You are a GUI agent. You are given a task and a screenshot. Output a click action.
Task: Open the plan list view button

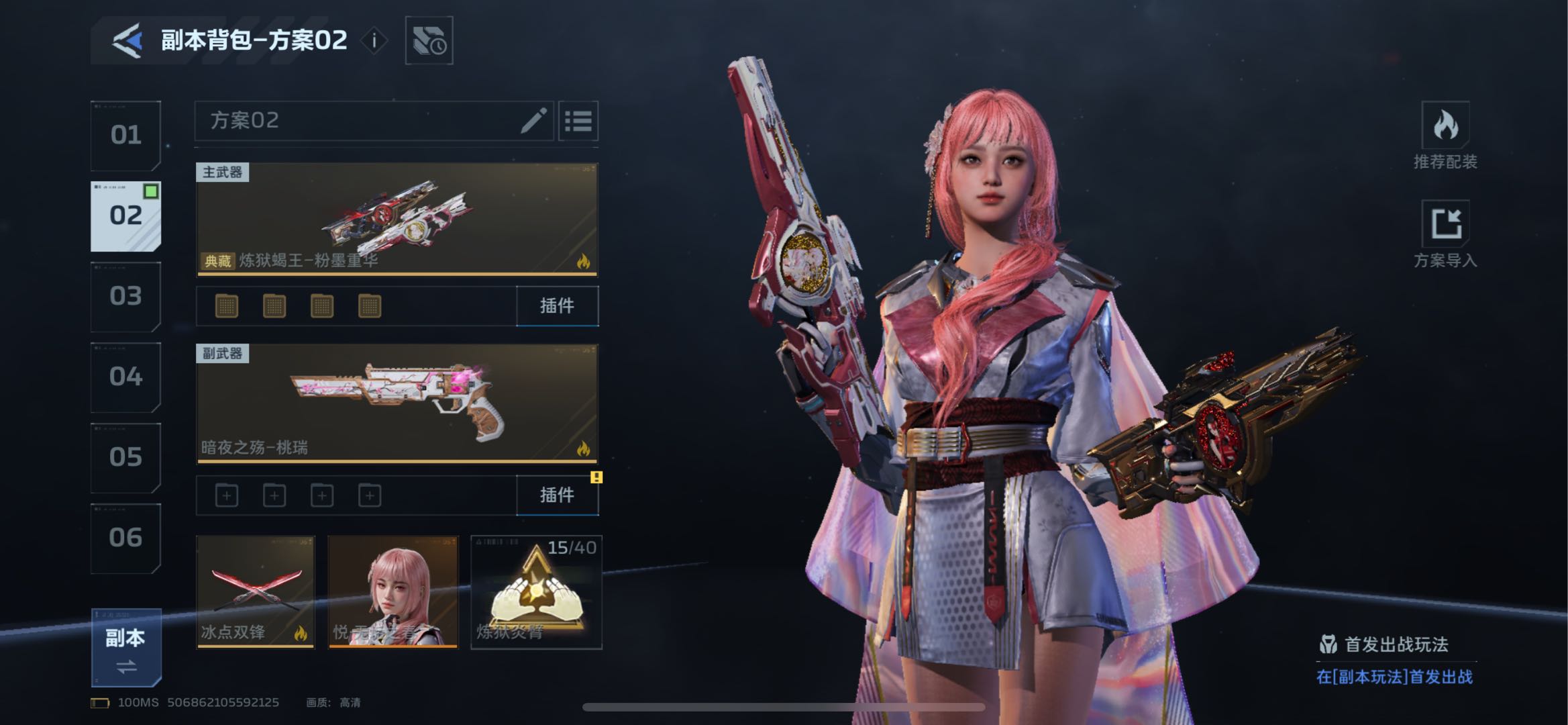pyautogui.click(x=578, y=122)
